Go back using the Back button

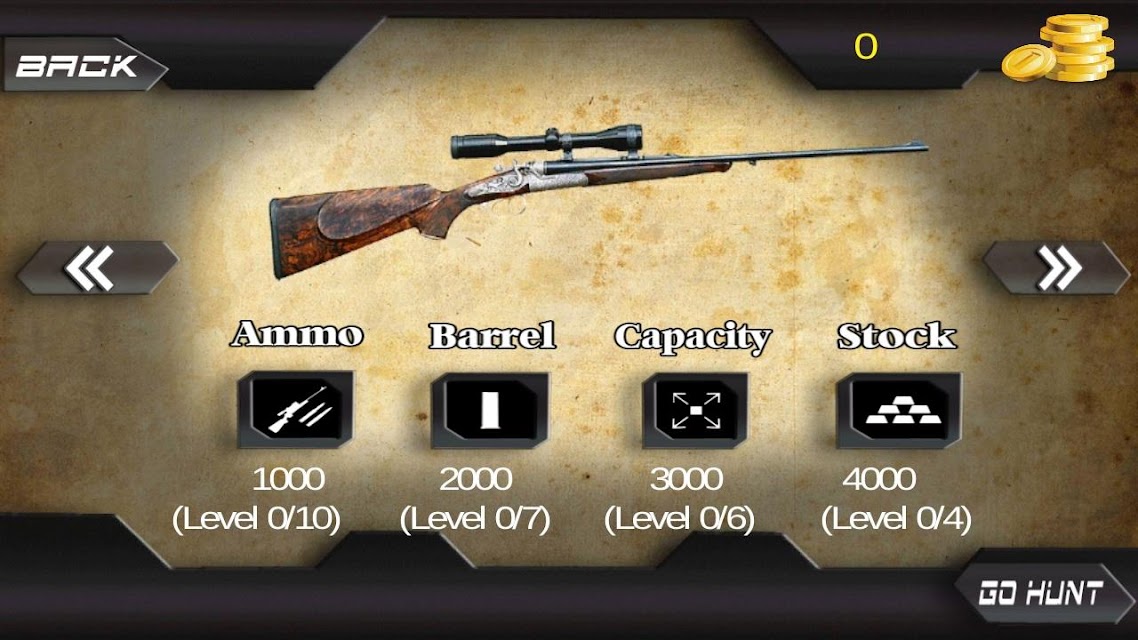[x=80, y=66]
